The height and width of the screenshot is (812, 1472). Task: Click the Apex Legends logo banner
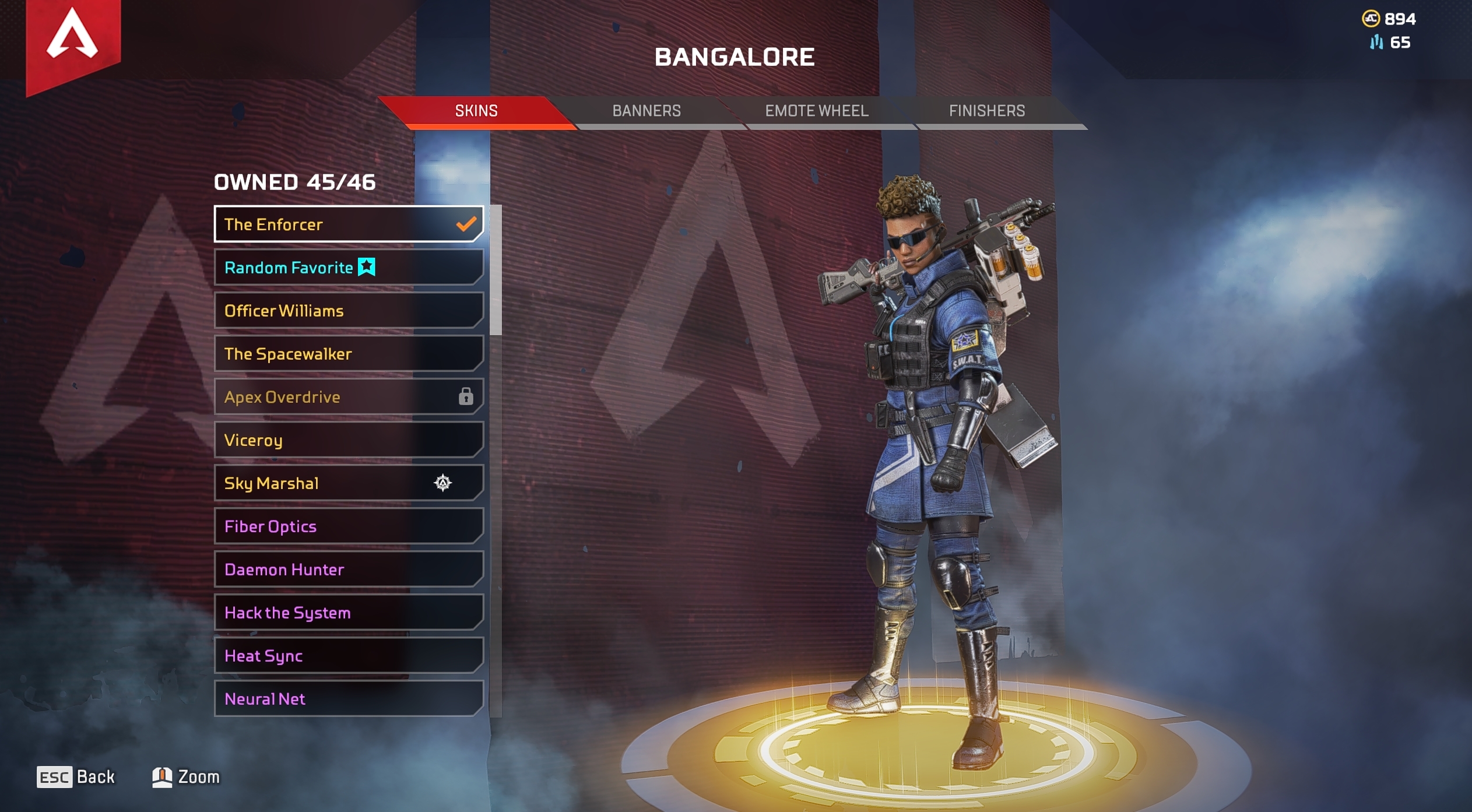point(73,41)
